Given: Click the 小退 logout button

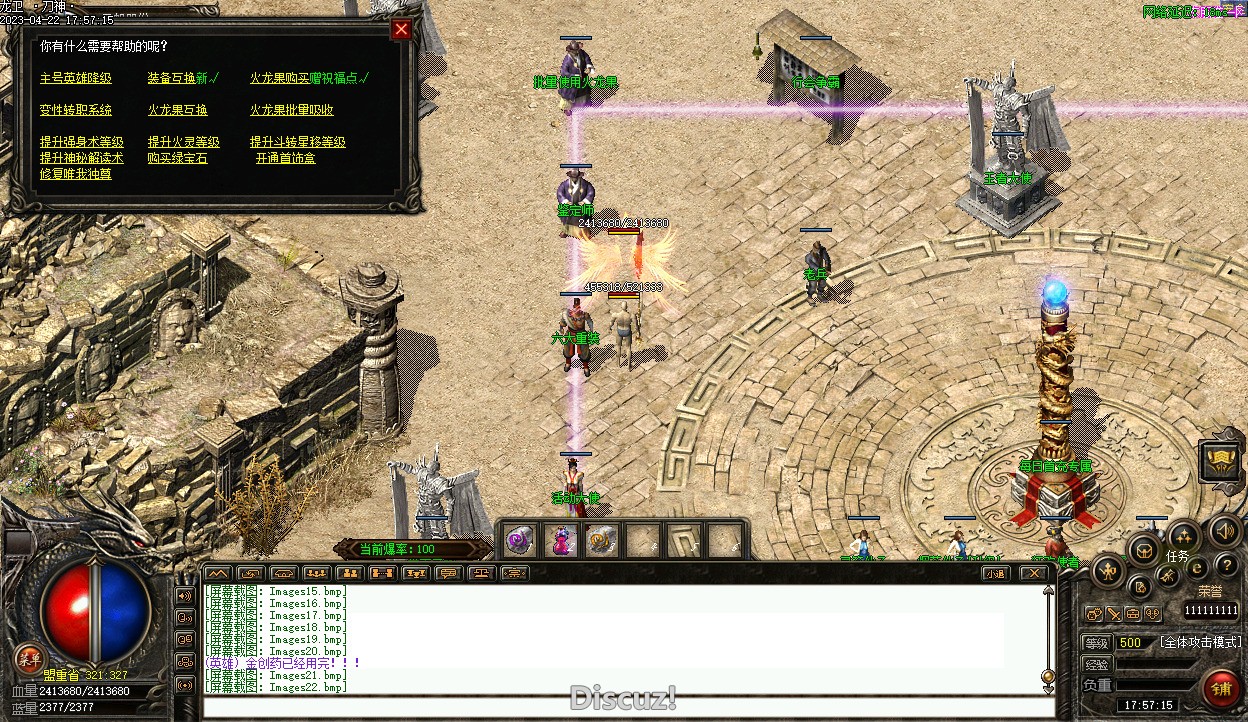Looking at the screenshot, I should (x=994, y=573).
